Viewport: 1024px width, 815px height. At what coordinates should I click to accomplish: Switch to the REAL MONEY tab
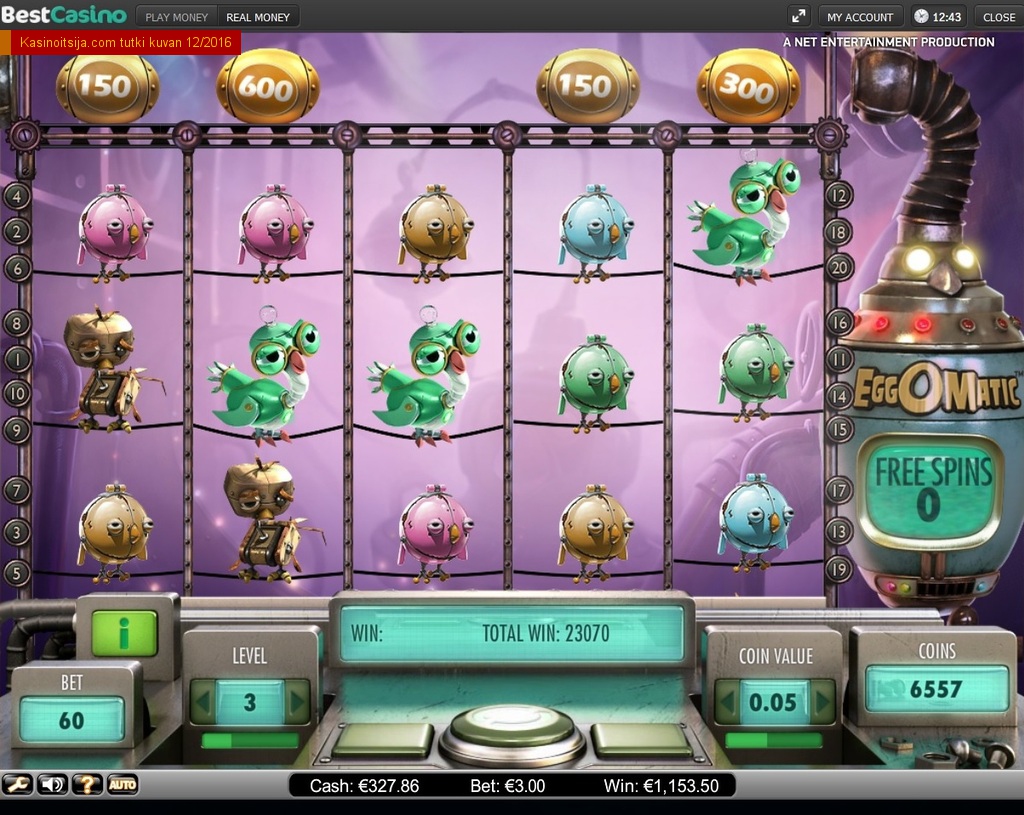(x=258, y=17)
